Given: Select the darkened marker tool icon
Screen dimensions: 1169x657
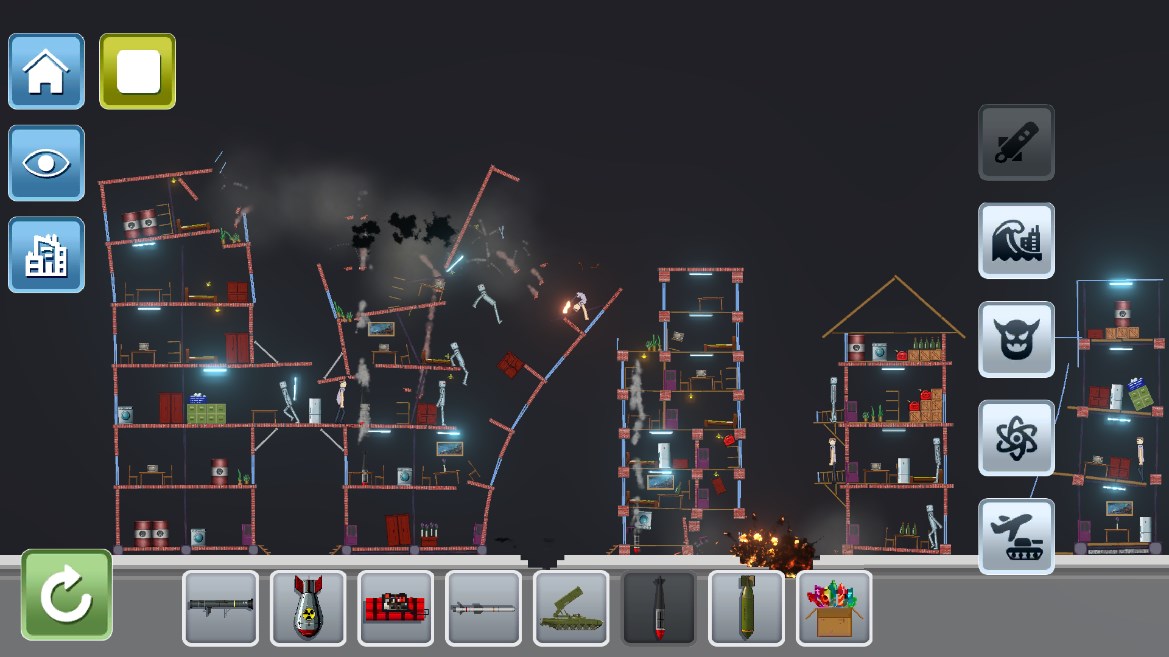Looking at the screenshot, I should tap(1016, 143).
